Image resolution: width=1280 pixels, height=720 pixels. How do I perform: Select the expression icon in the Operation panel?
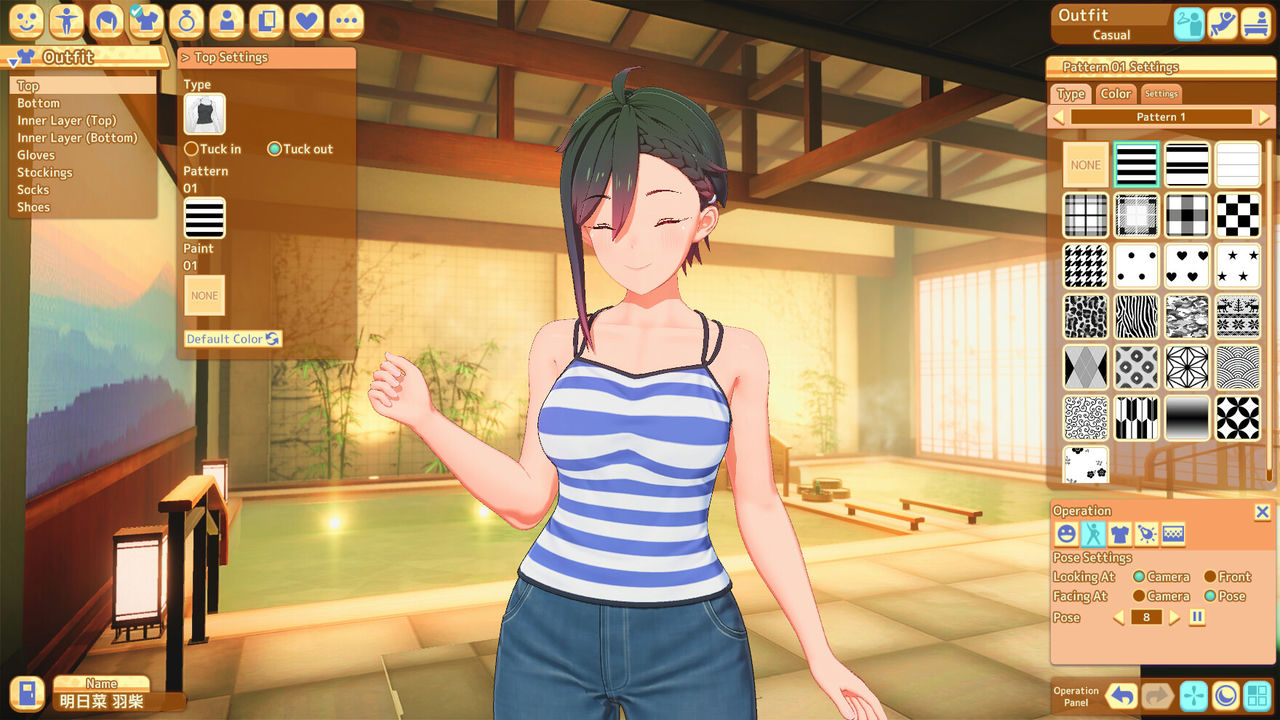(1067, 534)
